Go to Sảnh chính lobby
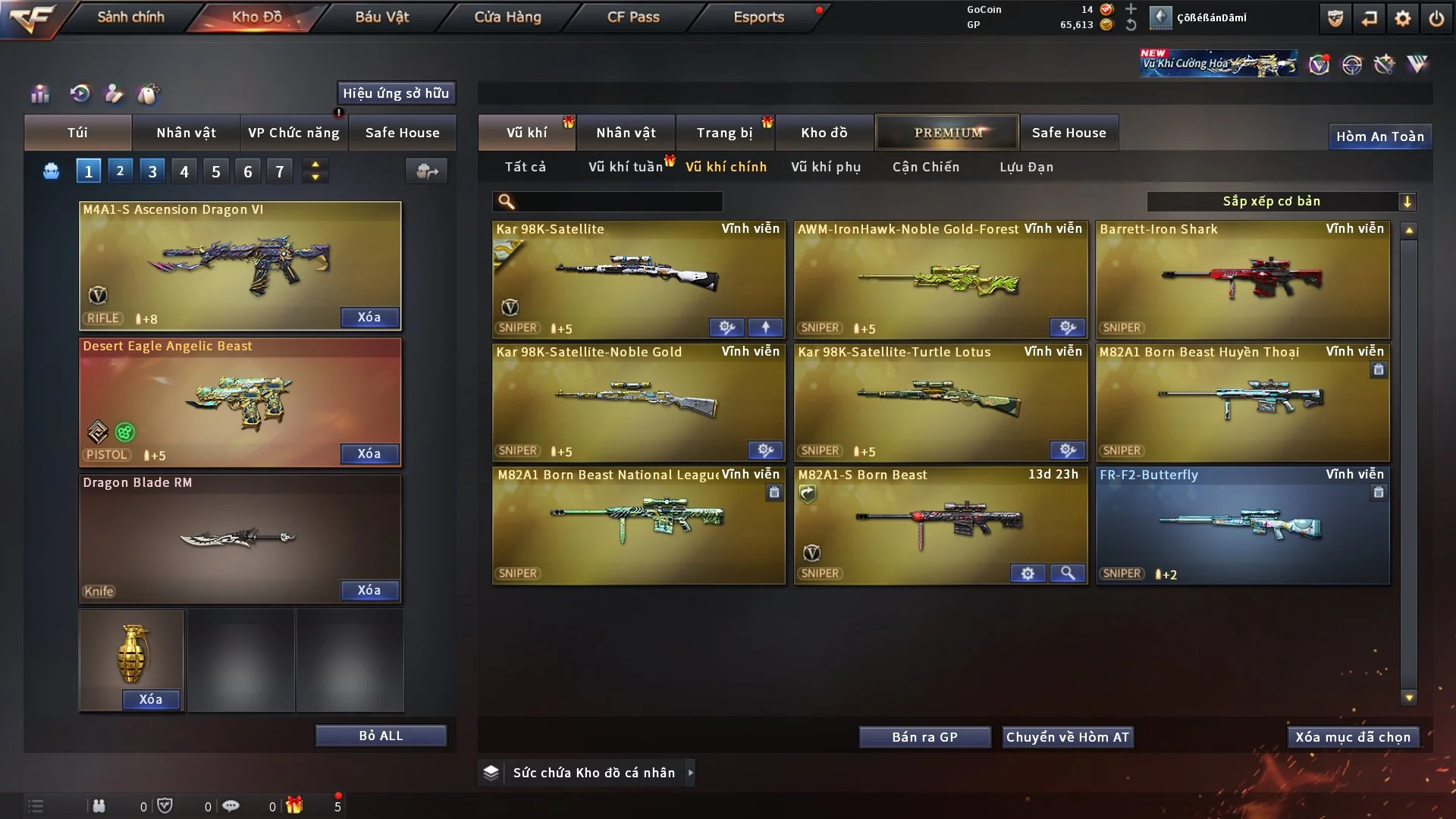1456x819 pixels. click(130, 17)
